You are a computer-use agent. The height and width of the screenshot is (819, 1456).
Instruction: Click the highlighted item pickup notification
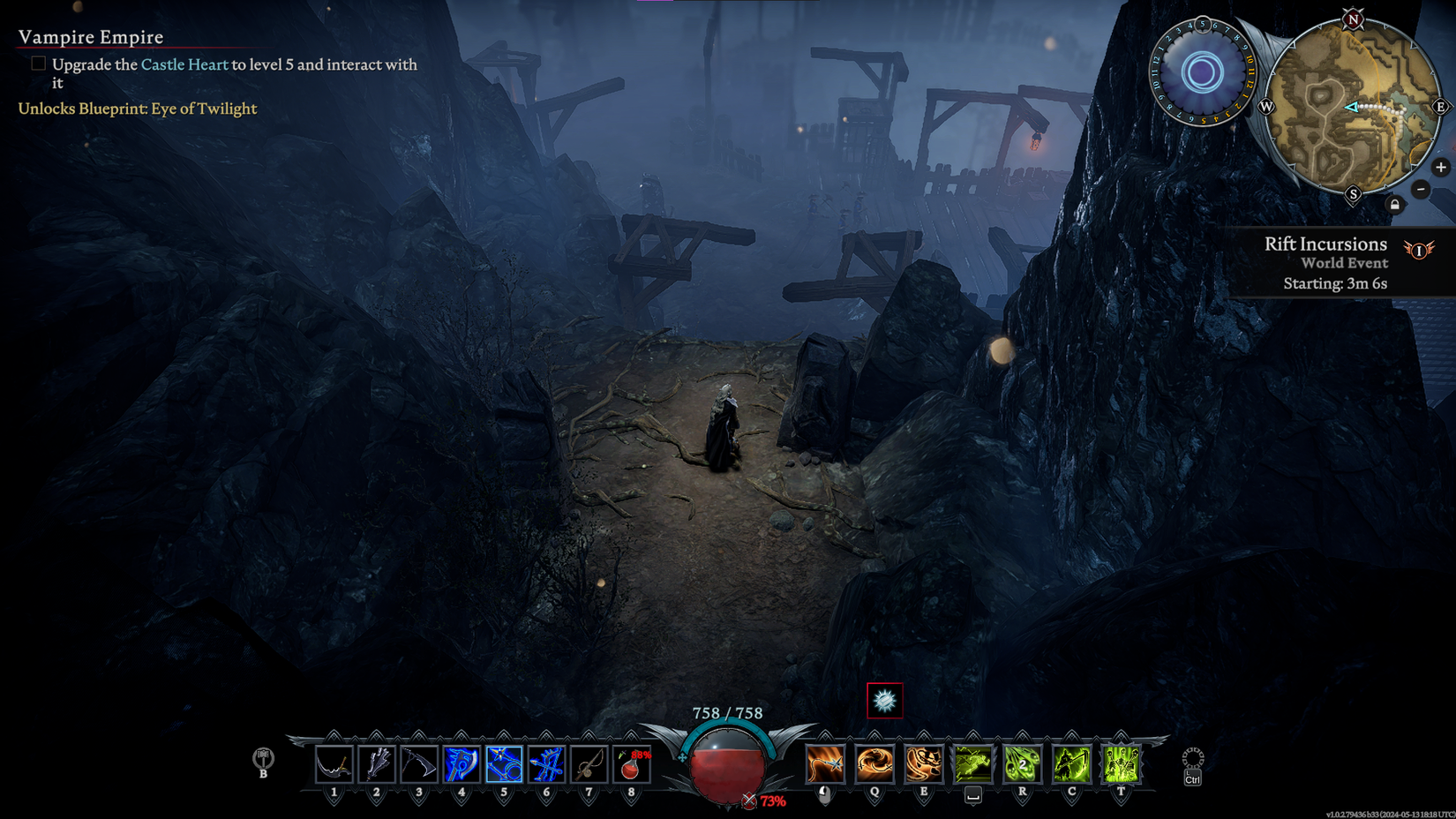884,701
